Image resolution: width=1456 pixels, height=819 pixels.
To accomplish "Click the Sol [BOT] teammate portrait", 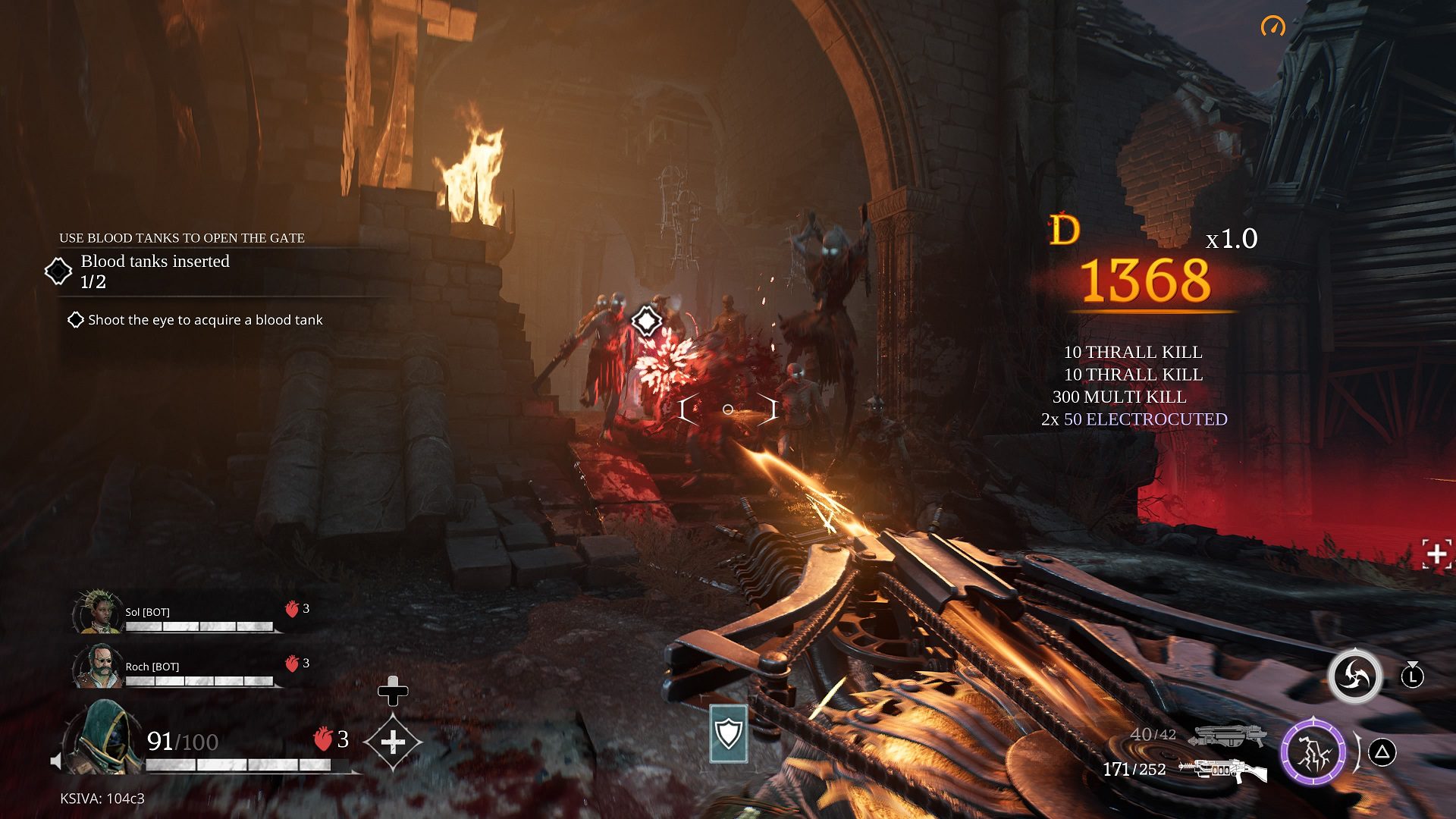I will point(98,612).
